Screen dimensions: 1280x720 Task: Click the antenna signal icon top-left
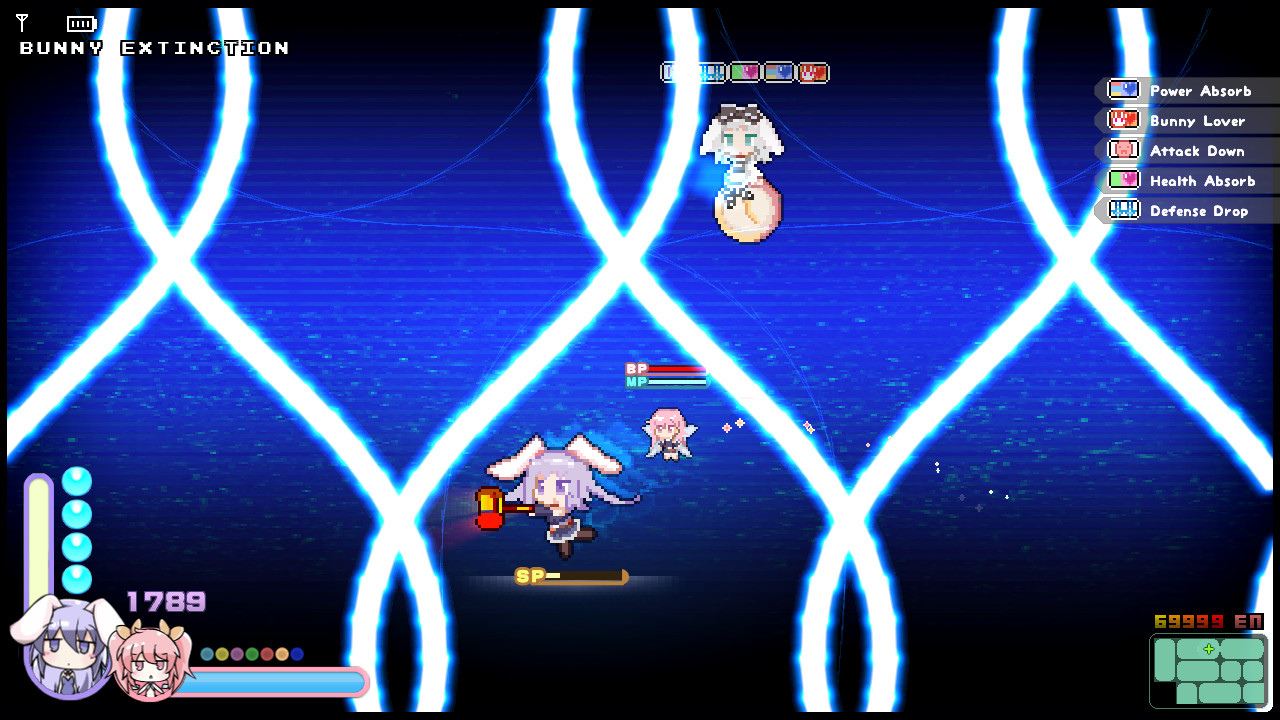pos(20,24)
